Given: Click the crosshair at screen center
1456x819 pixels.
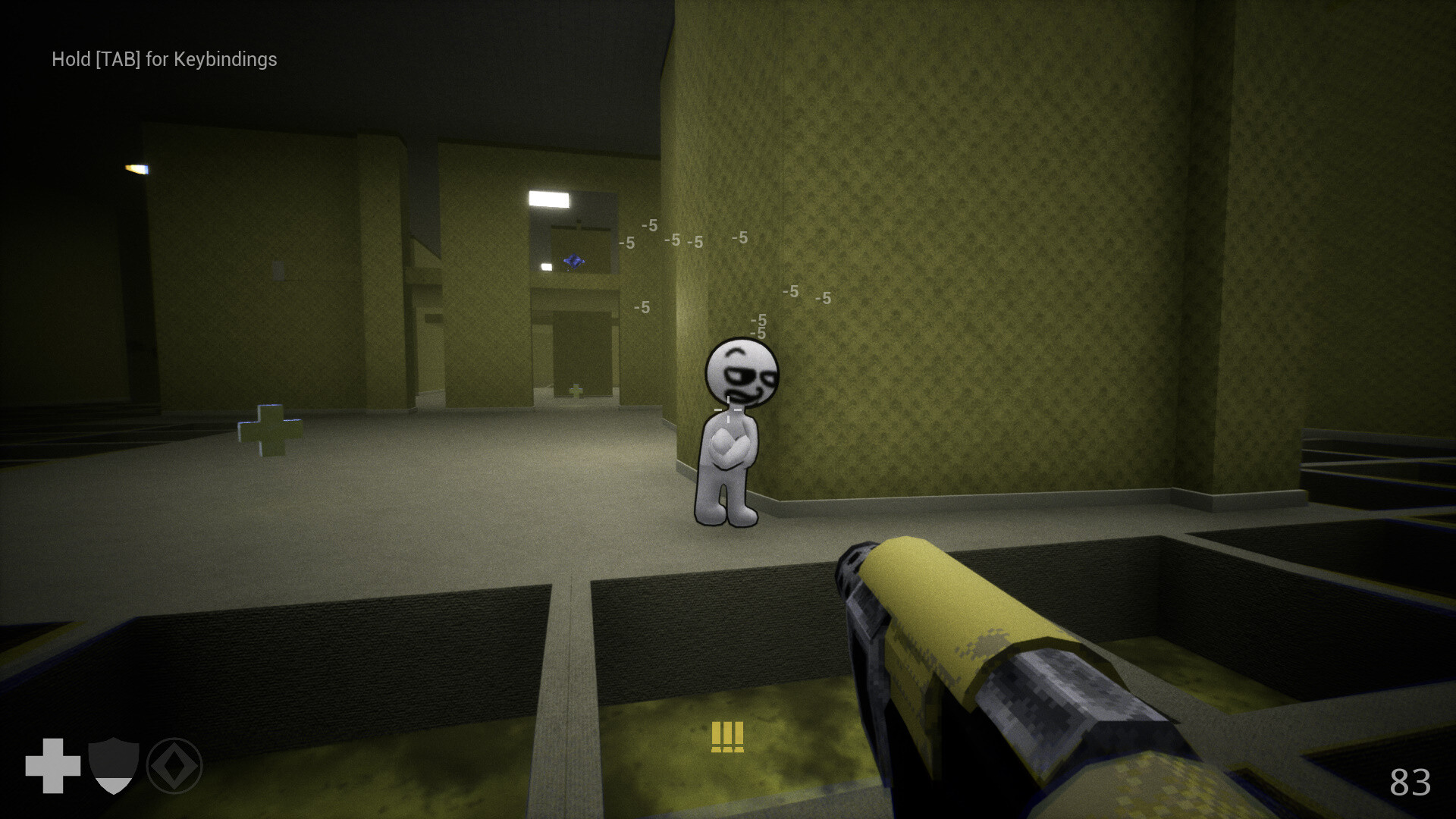Looking at the screenshot, I should coord(728,409).
